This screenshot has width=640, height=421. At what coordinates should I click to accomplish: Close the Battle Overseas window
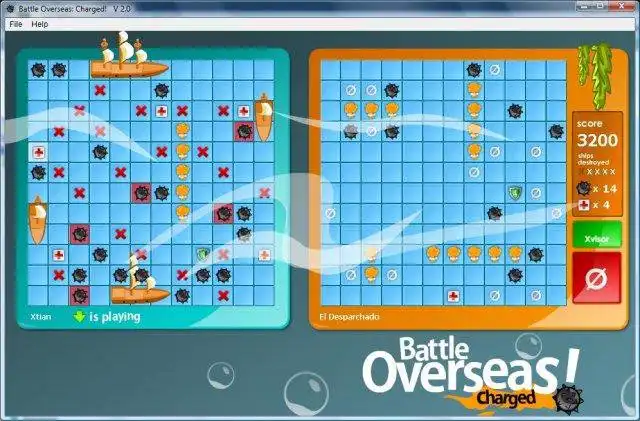point(622,8)
